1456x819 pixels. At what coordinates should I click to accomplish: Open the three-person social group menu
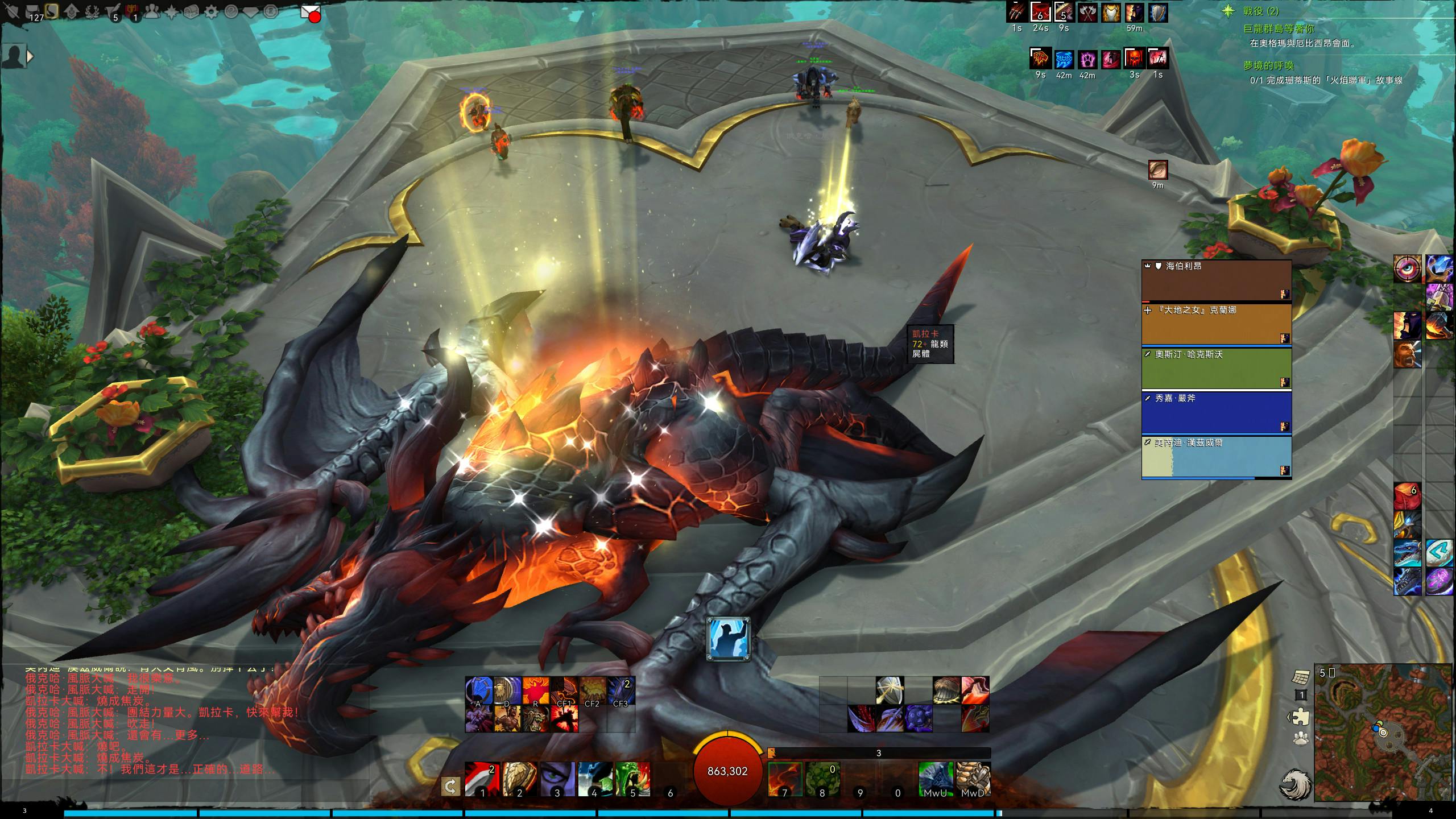[151, 11]
